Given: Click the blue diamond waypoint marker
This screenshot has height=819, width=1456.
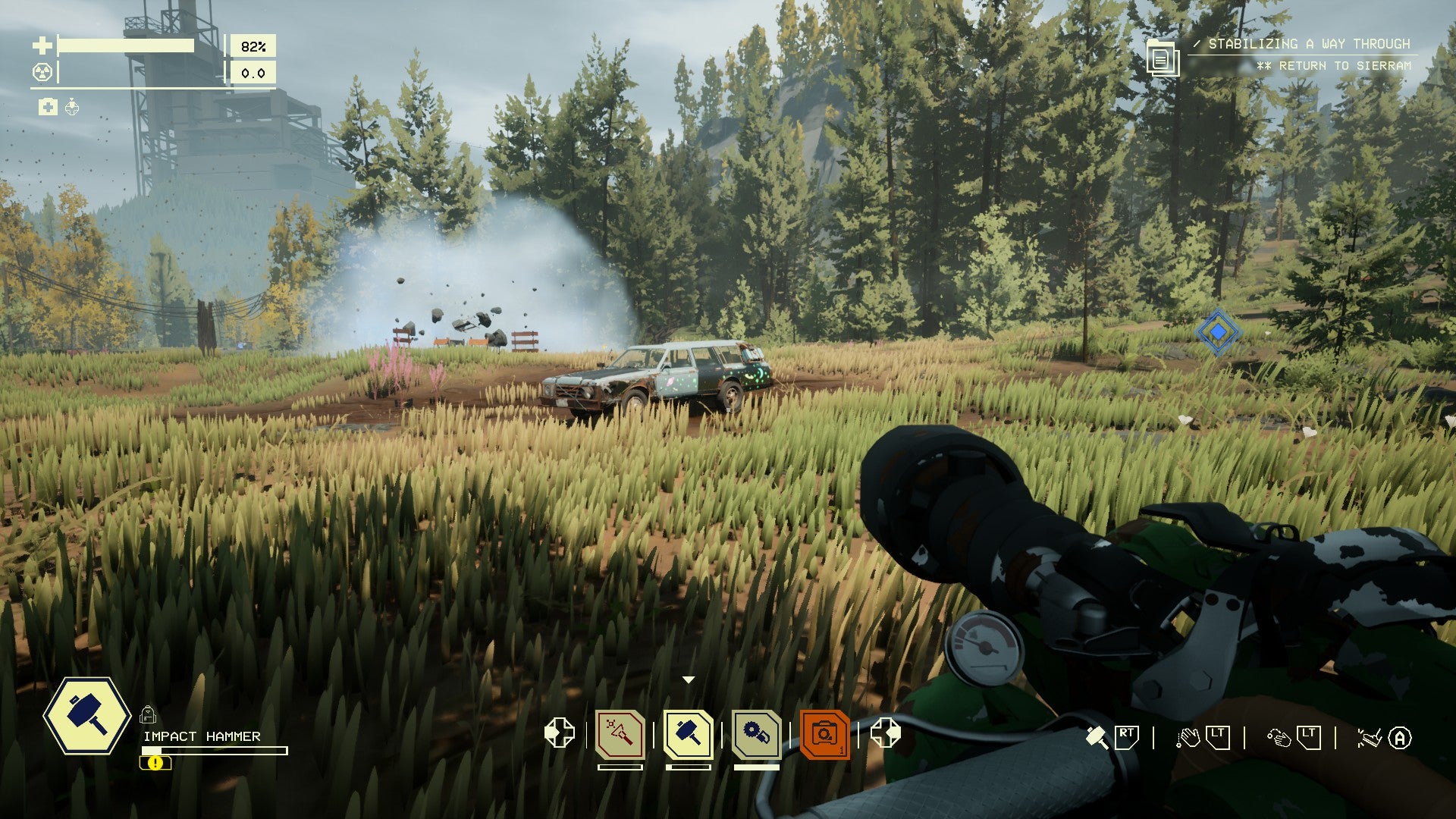Looking at the screenshot, I should coord(1218,332).
